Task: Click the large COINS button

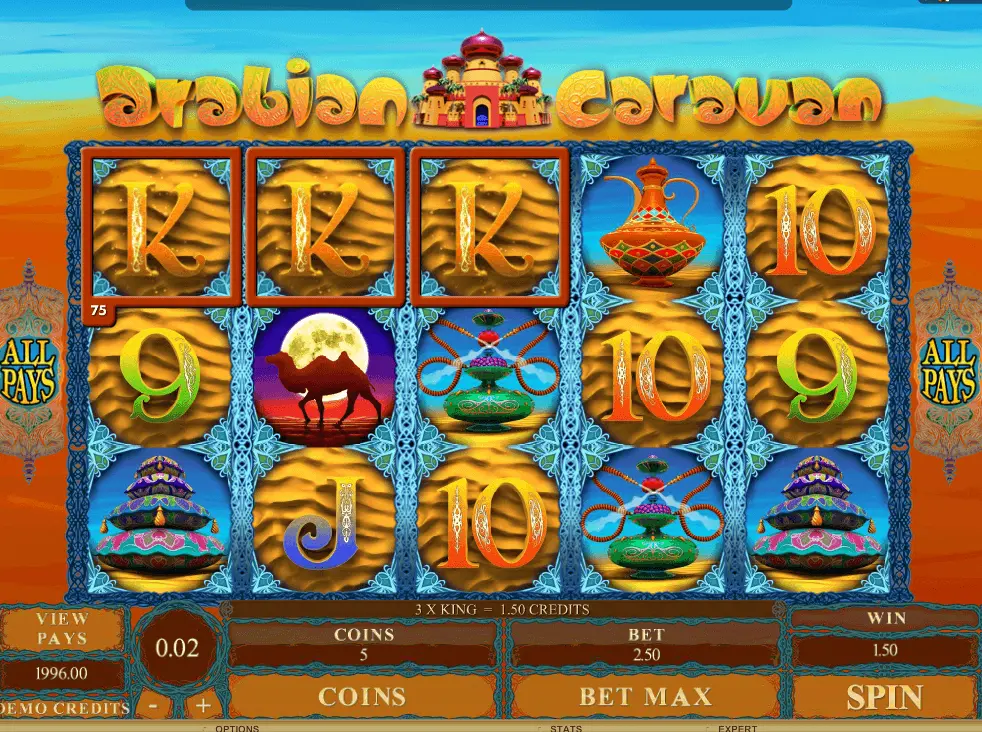Action: tap(362, 696)
